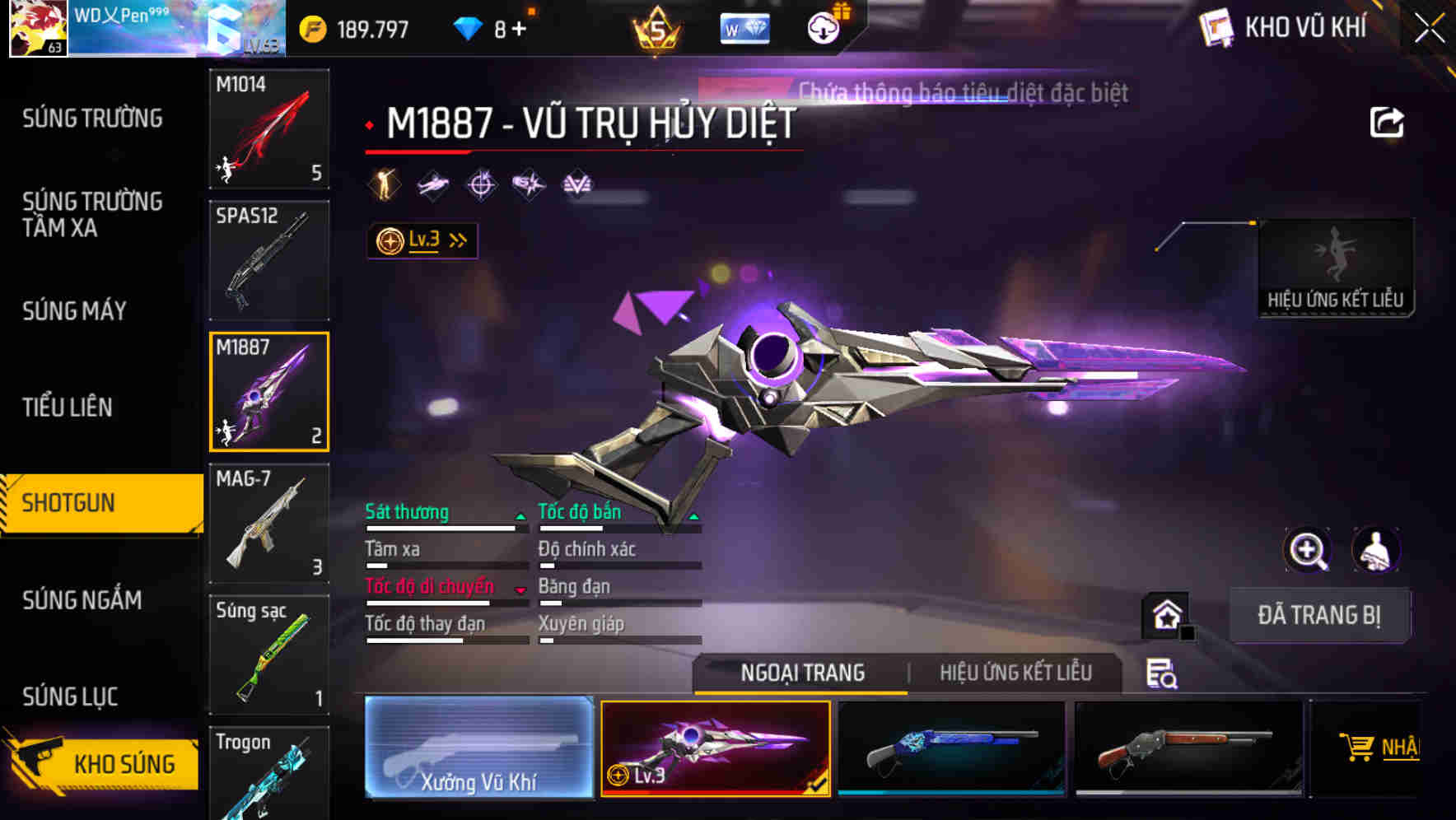Click the house default-skin icon near ĐÃ TRANG BỊ
Image resolution: width=1456 pixels, height=820 pixels.
[1164, 614]
